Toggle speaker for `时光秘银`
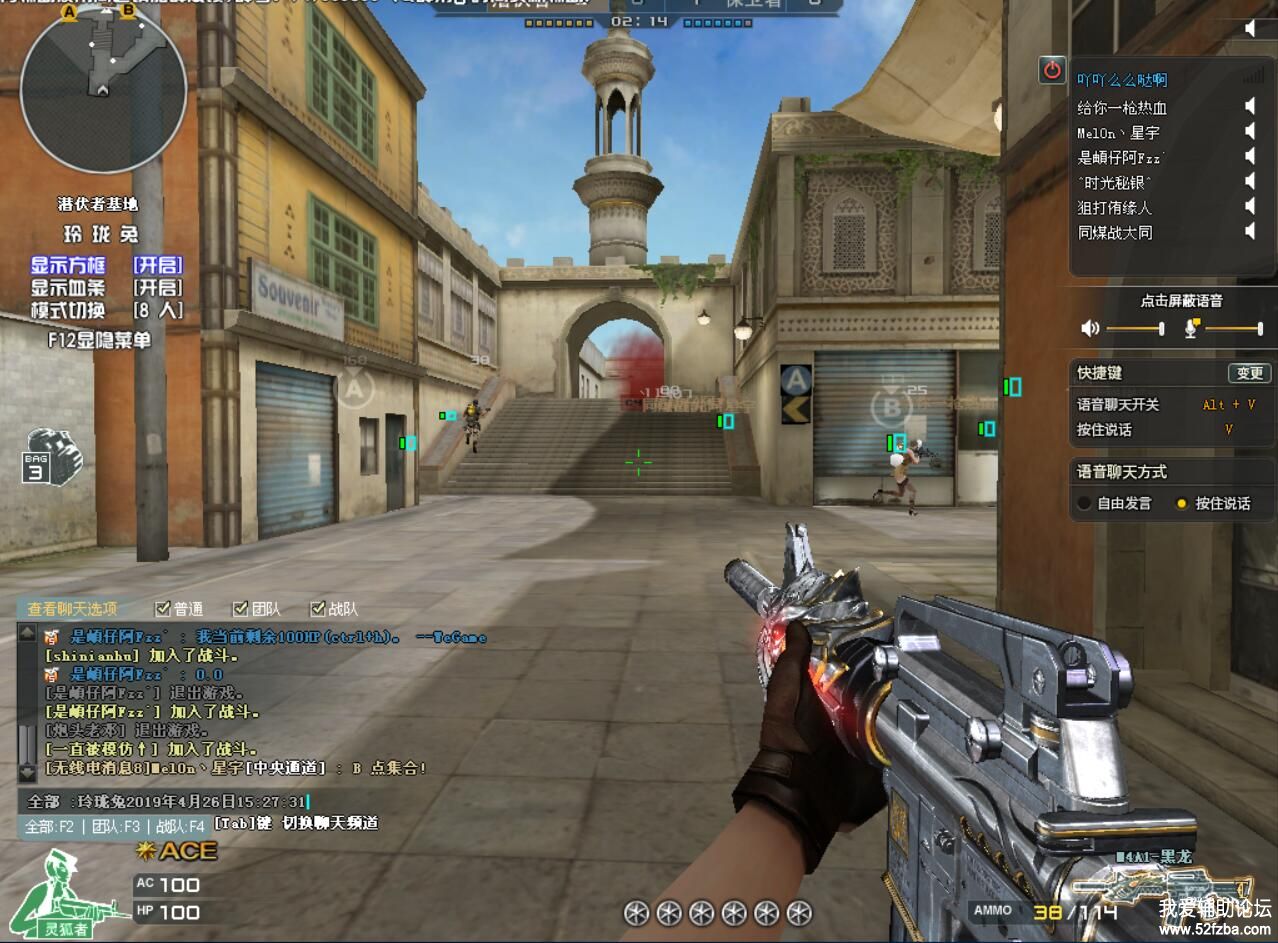This screenshot has width=1278, height=943. 1250,181
